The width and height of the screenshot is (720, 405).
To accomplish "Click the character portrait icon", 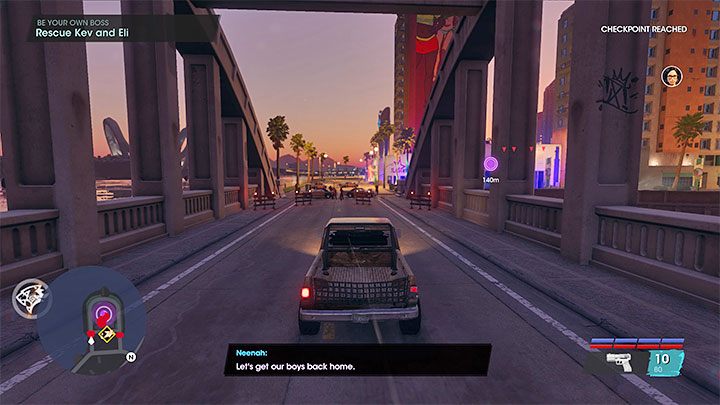I will [x=672, y=77].
